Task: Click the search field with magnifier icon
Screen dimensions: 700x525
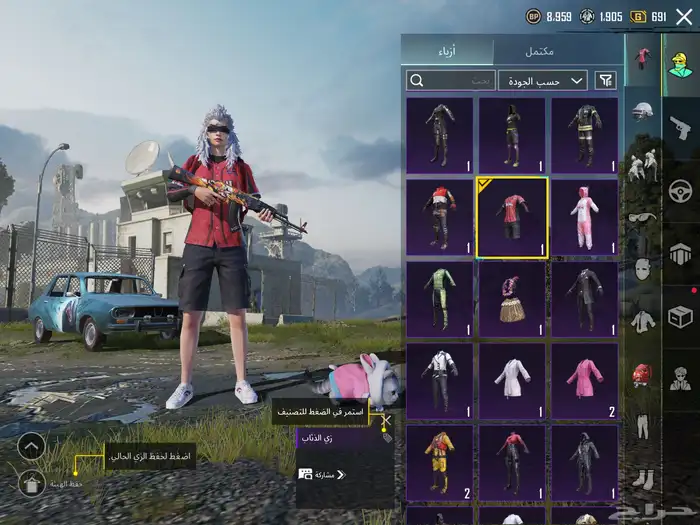Action: click(451, 80)
